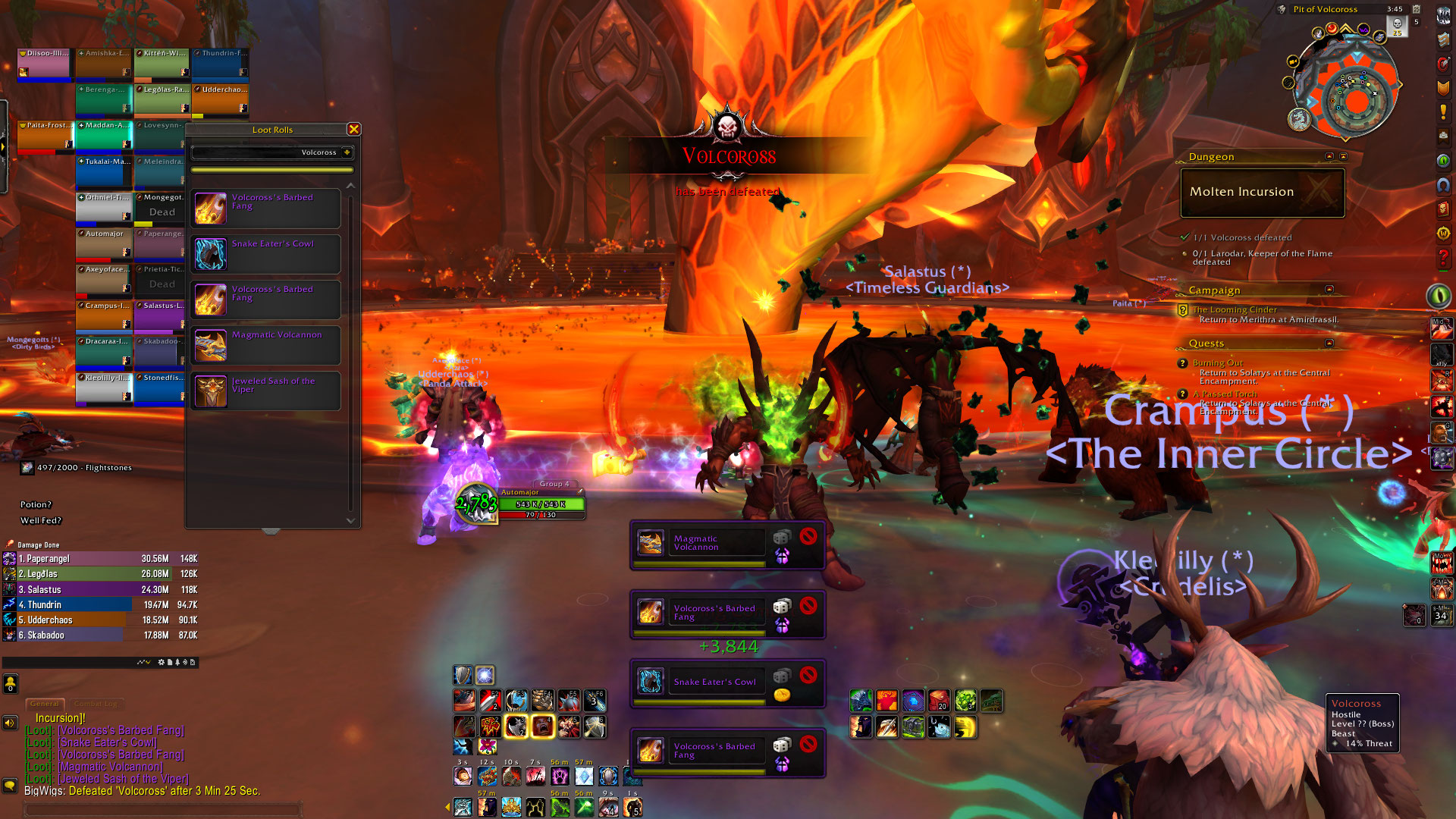Viewport: 1456px width, 819px height.
Task: Open the Burning Out quest entry
Action: pyautogui.click(x=1217, y=363)
